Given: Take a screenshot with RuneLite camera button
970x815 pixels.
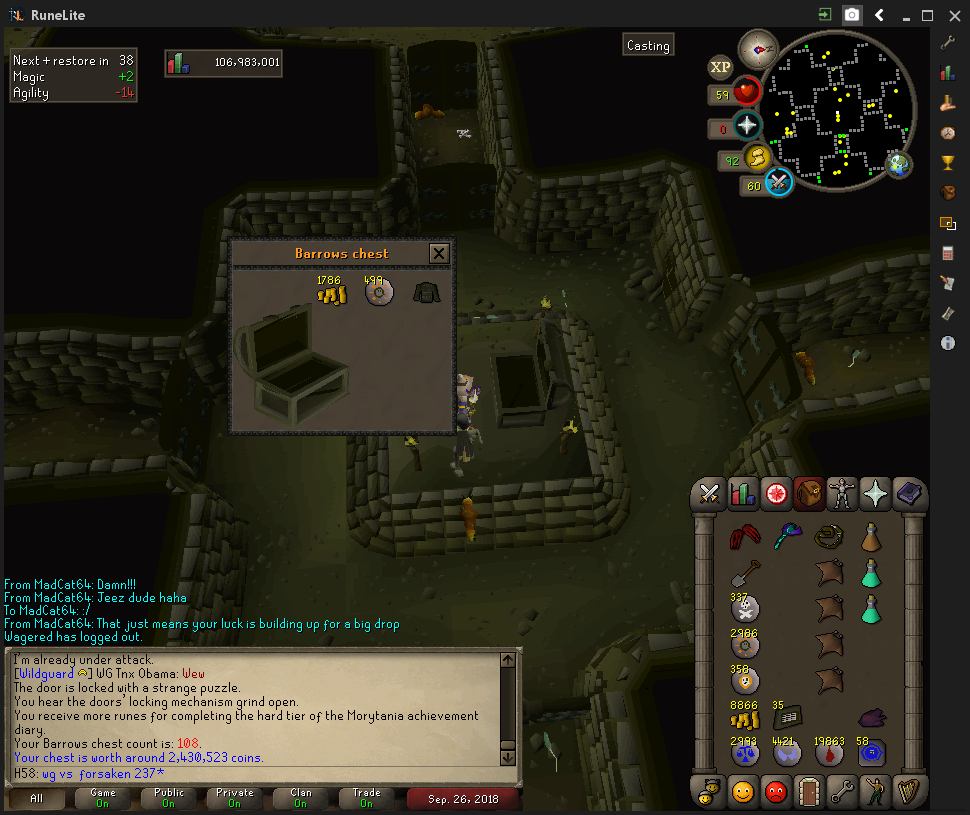Looking at the screenshot, I should (852, 15).
